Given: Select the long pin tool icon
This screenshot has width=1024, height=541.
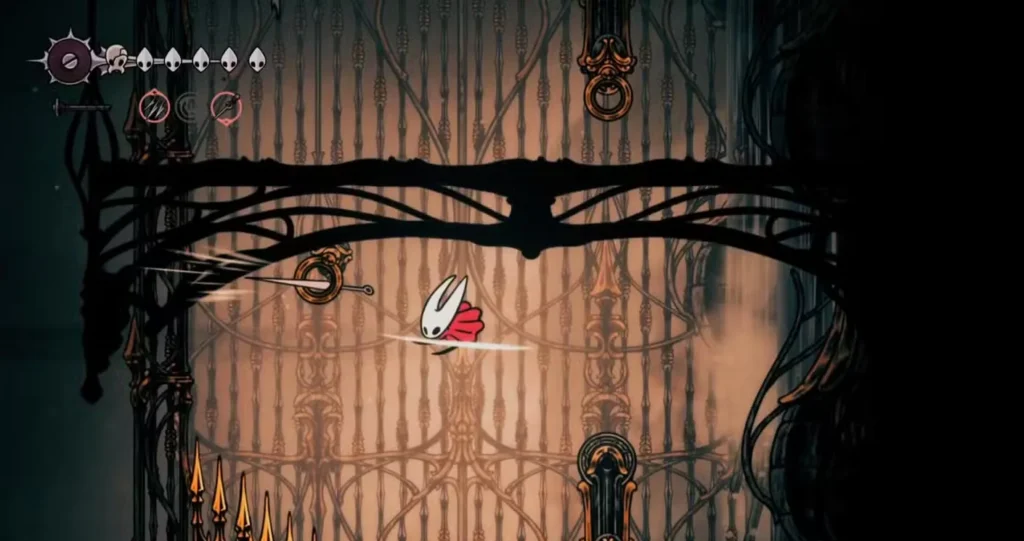Looking at the screenshot, I should pyautogui.click(x=226, y=106).
